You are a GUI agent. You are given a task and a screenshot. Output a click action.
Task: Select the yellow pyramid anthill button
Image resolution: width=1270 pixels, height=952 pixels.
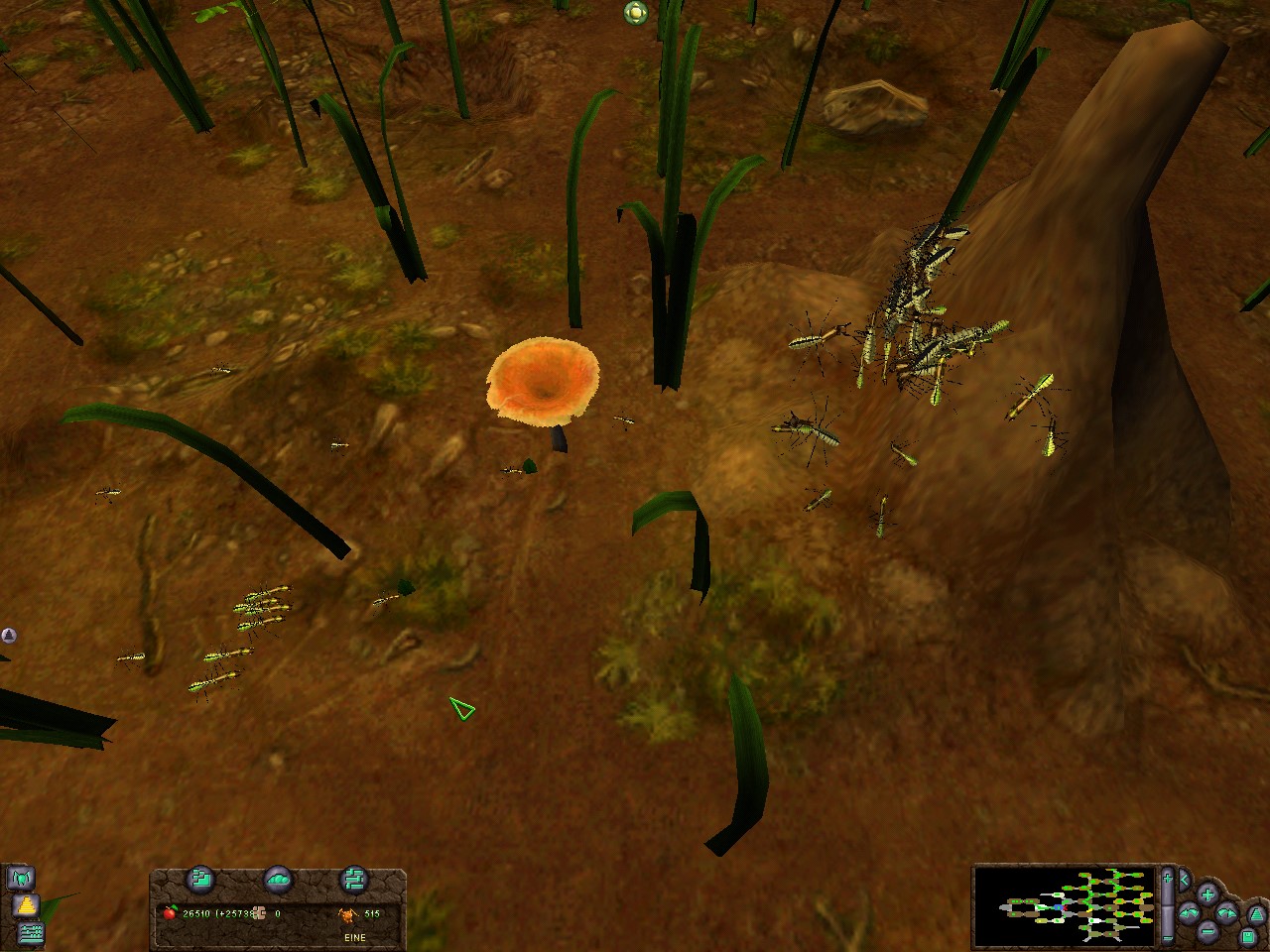click(x=25, y=905)
